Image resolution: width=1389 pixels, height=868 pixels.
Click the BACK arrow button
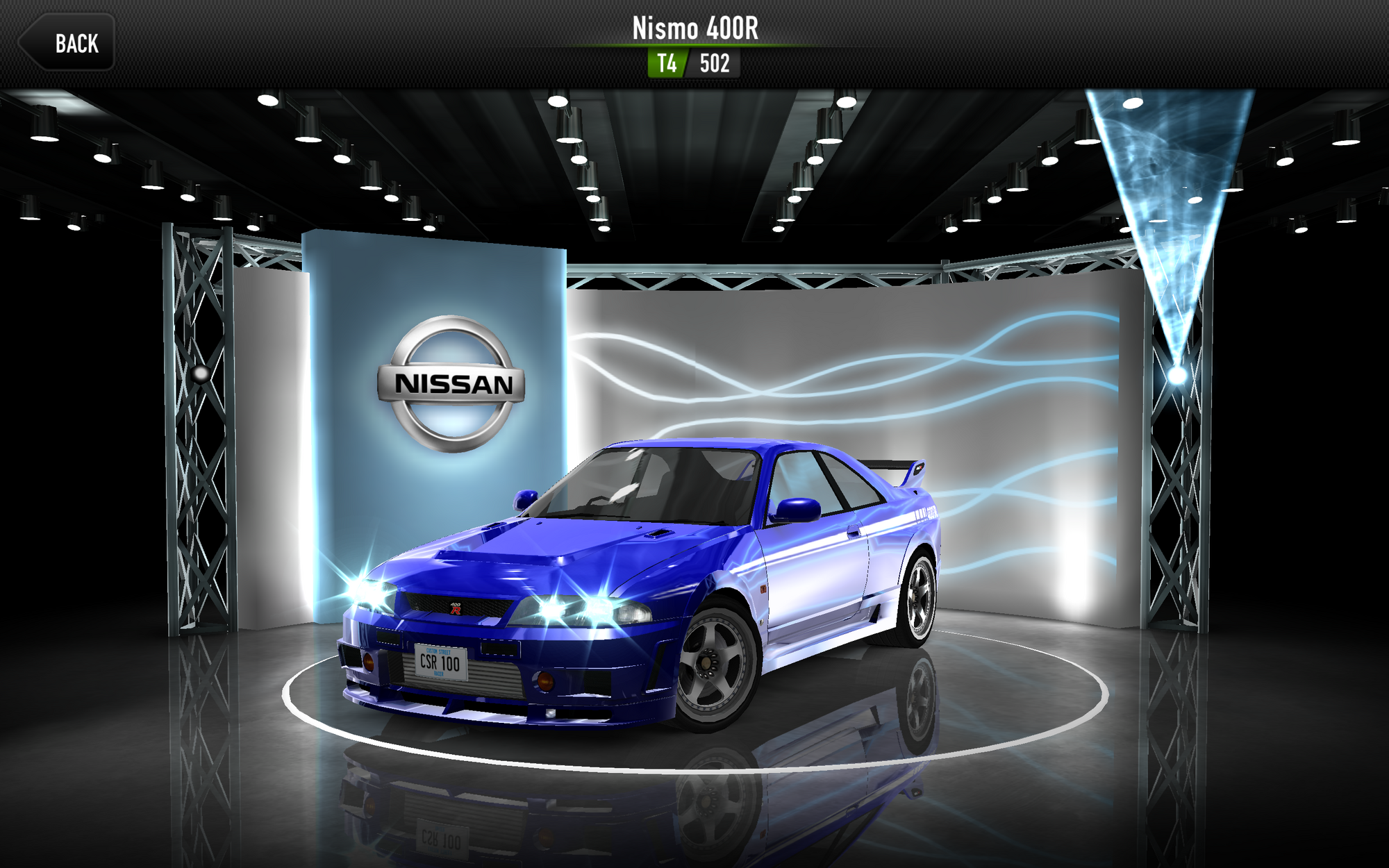click(x=67, y=44)
